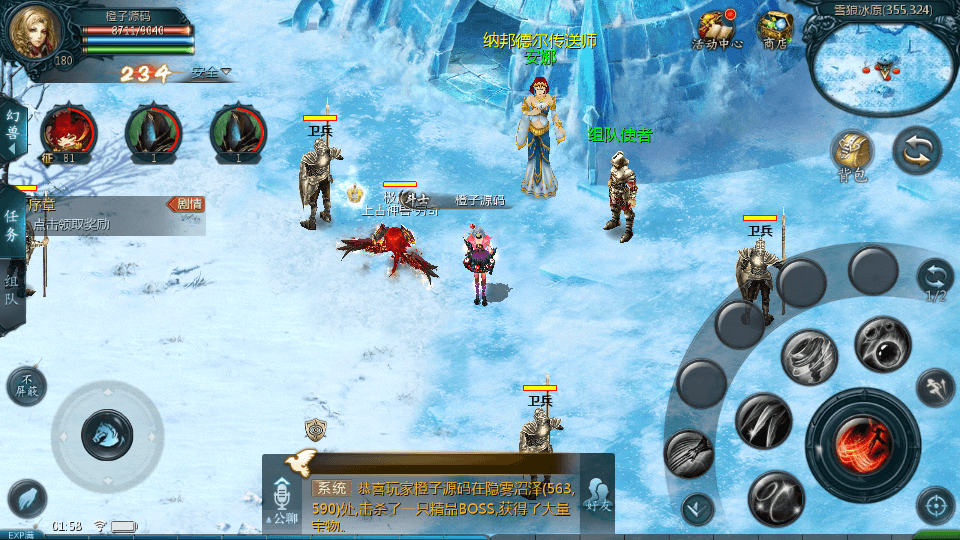Mount up with the horse head button

pyautogui.click(x=106, y=434)
